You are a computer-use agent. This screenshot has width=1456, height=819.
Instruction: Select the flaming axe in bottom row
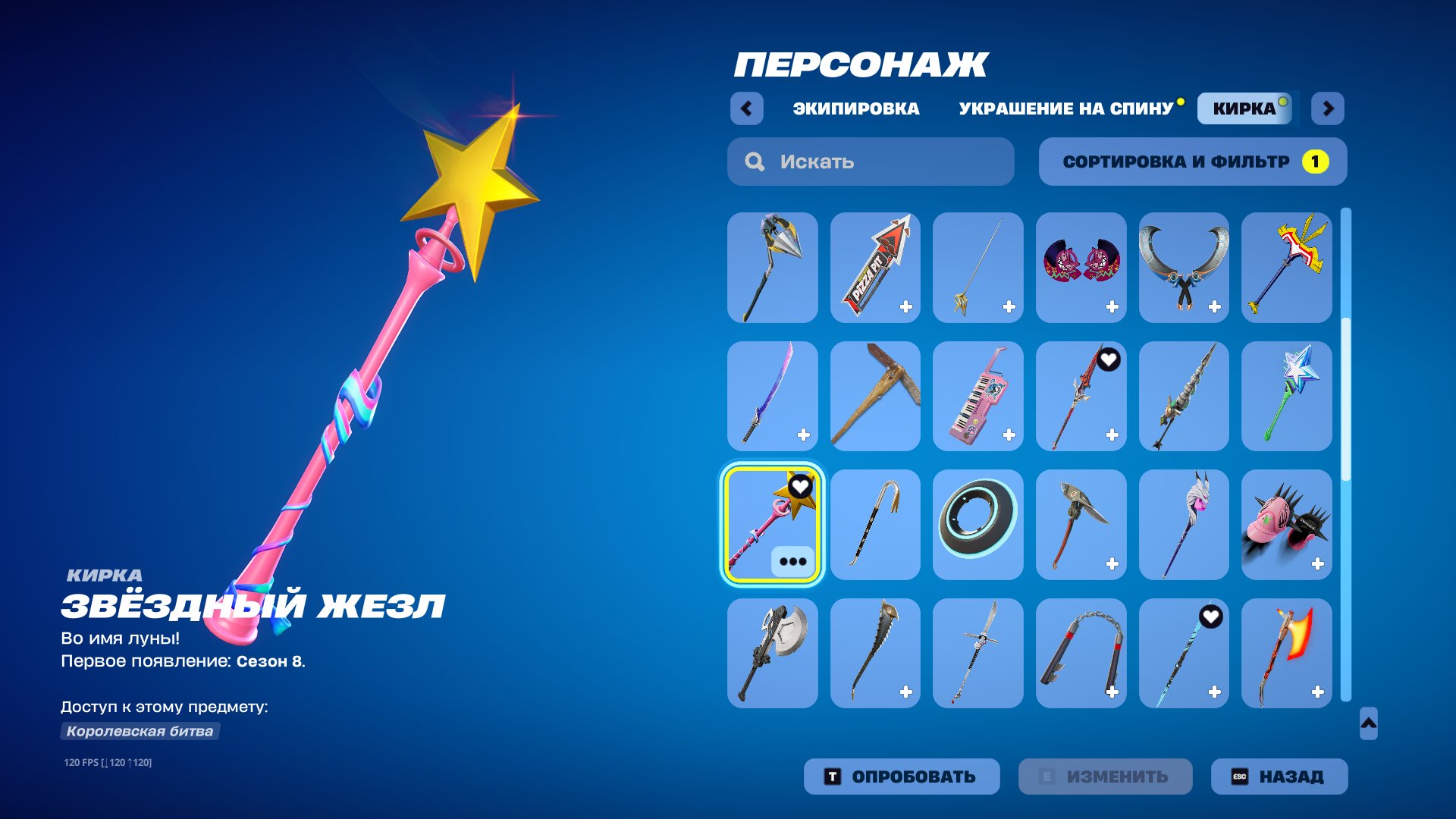point(1288,652)
